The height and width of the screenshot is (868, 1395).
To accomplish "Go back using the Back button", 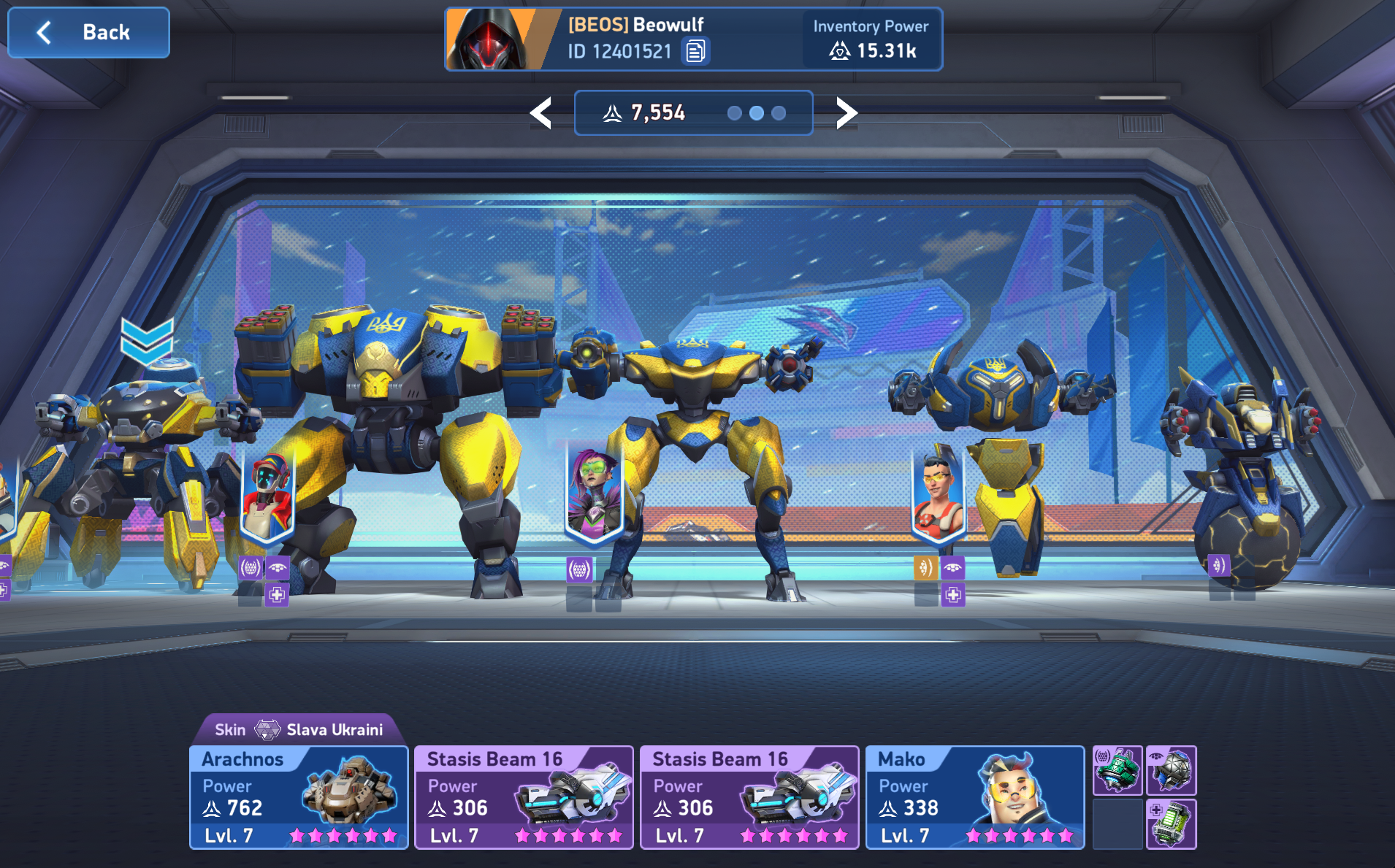I will [88, 33].
